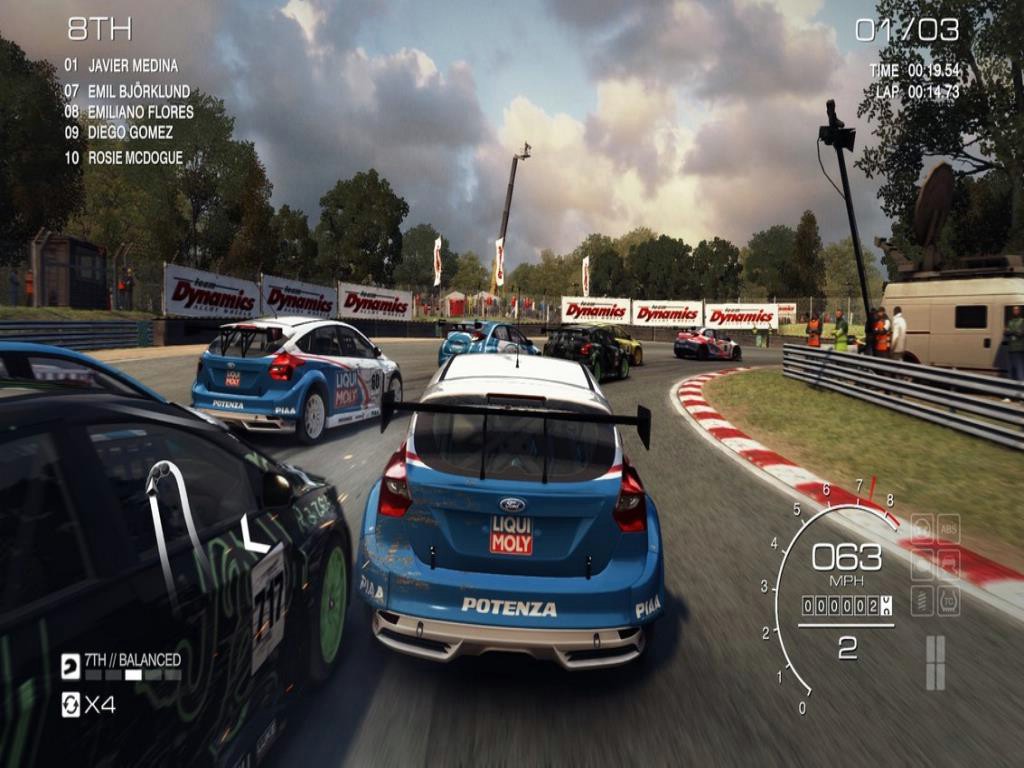Select the suspension spring status icon
Image resolution: width=1024 pixels, height=768 pixels.
click(x=922, y=600)
